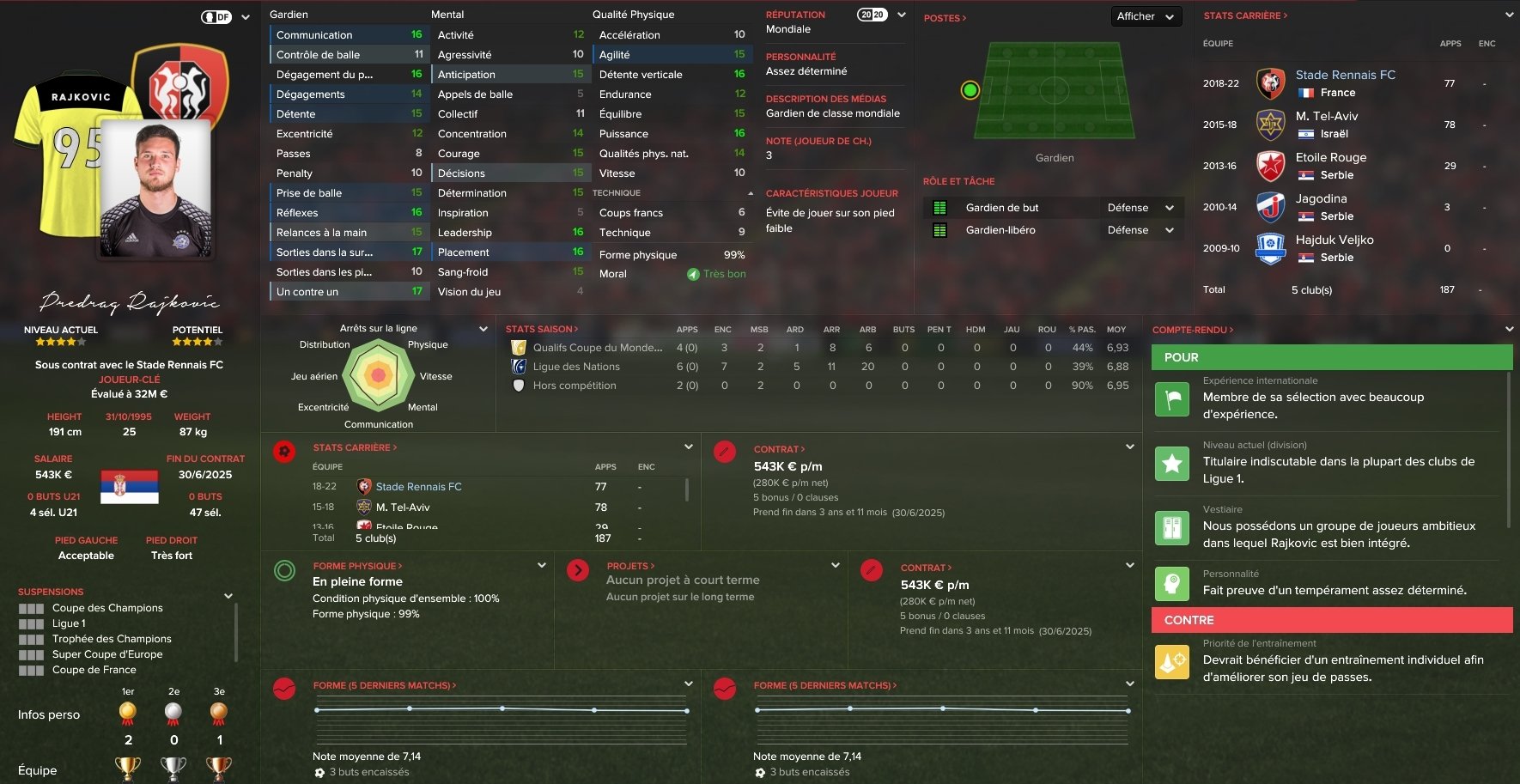The image size is (1520, 784).
Task: Select the Gardien de but role row
Action: (1002, 208)
